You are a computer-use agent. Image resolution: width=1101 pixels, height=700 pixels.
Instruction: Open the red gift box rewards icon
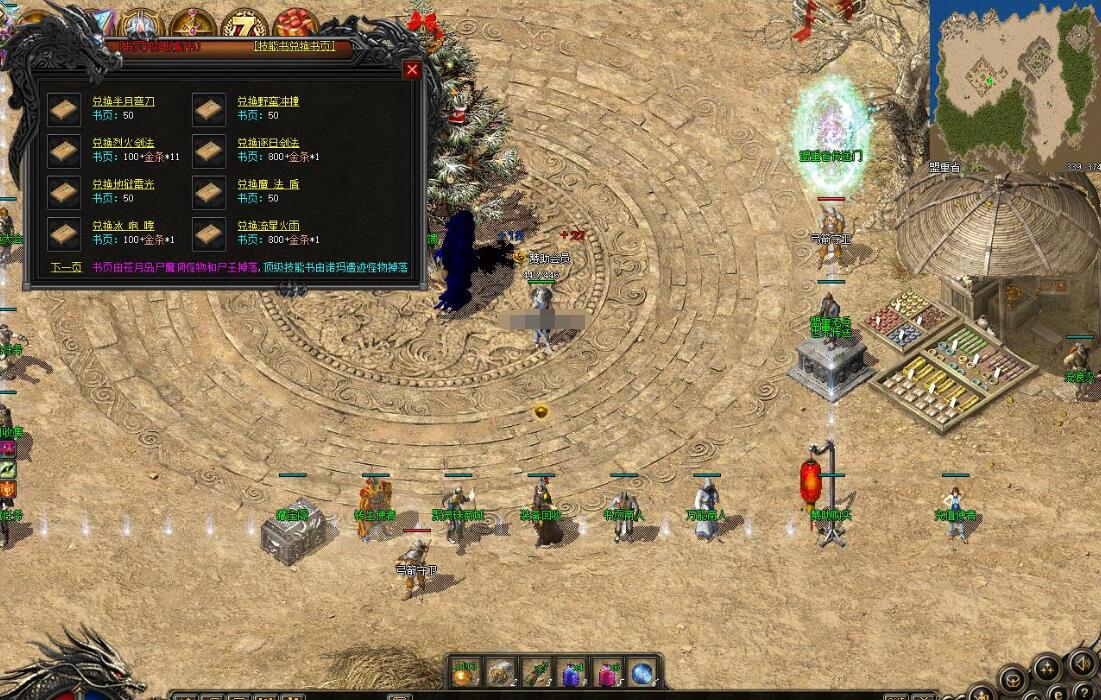[x=295, y=24]
